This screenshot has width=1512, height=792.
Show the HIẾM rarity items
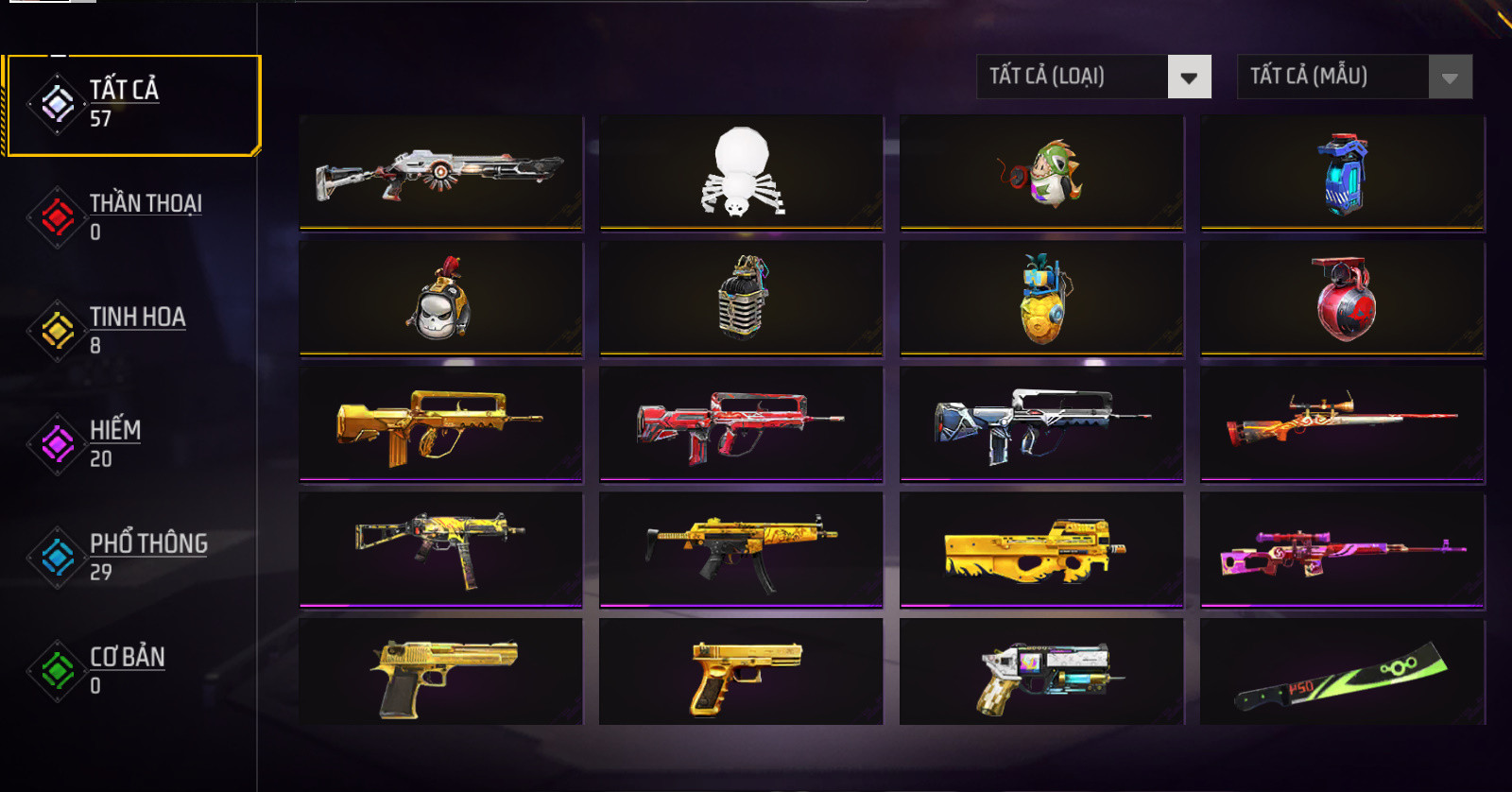click(x=132, y=443)
